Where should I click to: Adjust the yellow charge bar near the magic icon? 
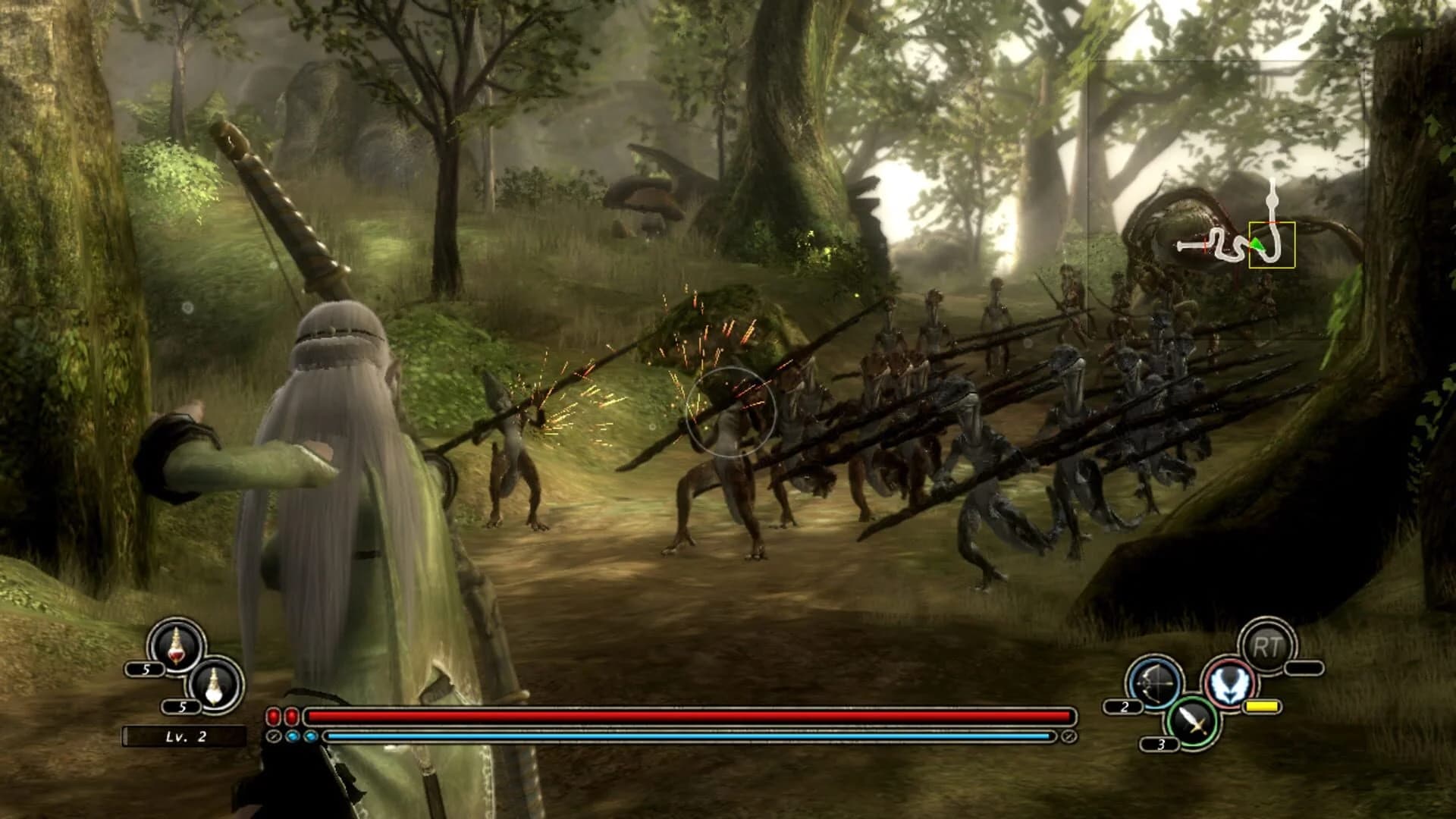coord(1261,706)
